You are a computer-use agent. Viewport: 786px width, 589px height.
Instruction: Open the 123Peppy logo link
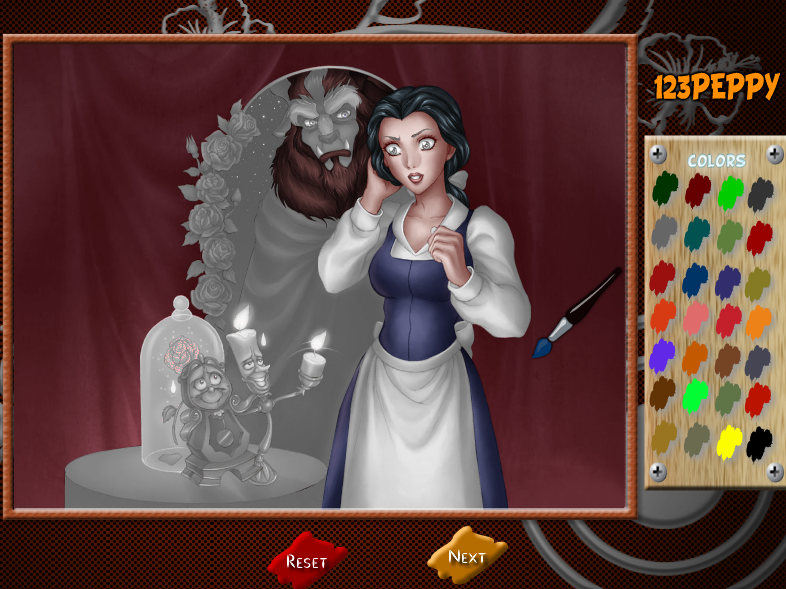click(x=716, y=88)
